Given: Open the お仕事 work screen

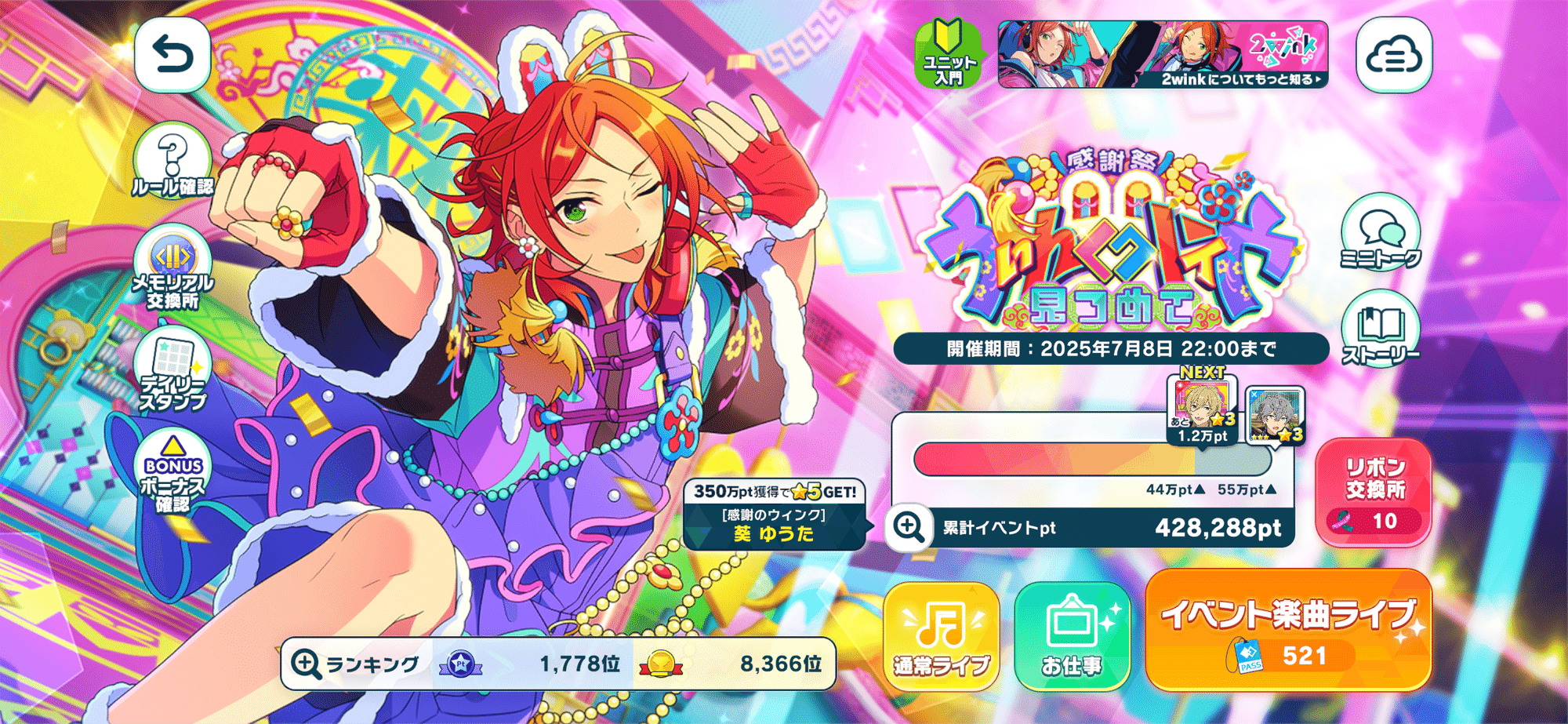Looking at the screenshot, I should coord(1073,635).
